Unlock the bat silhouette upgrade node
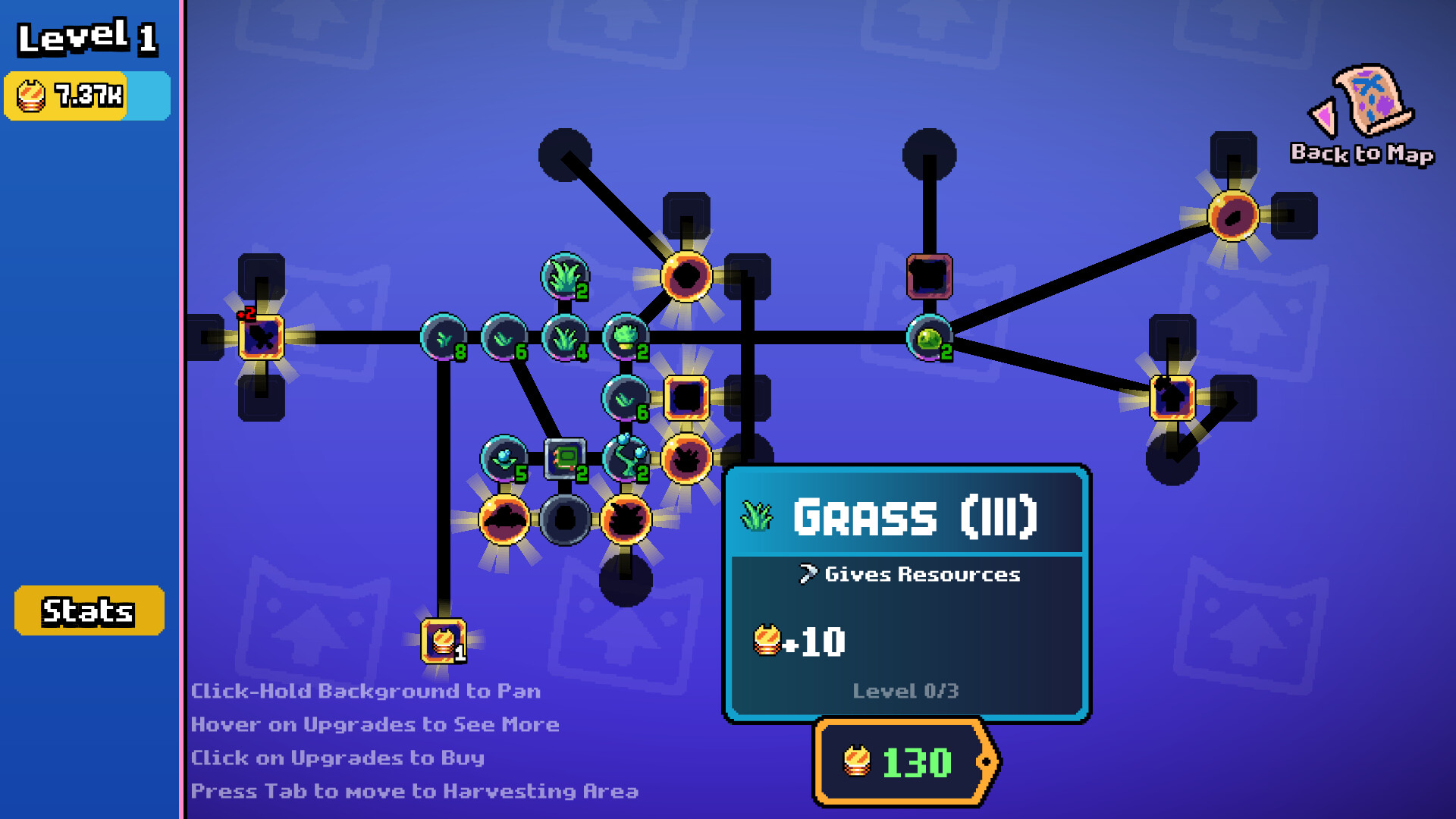 [x=504, y=519]
